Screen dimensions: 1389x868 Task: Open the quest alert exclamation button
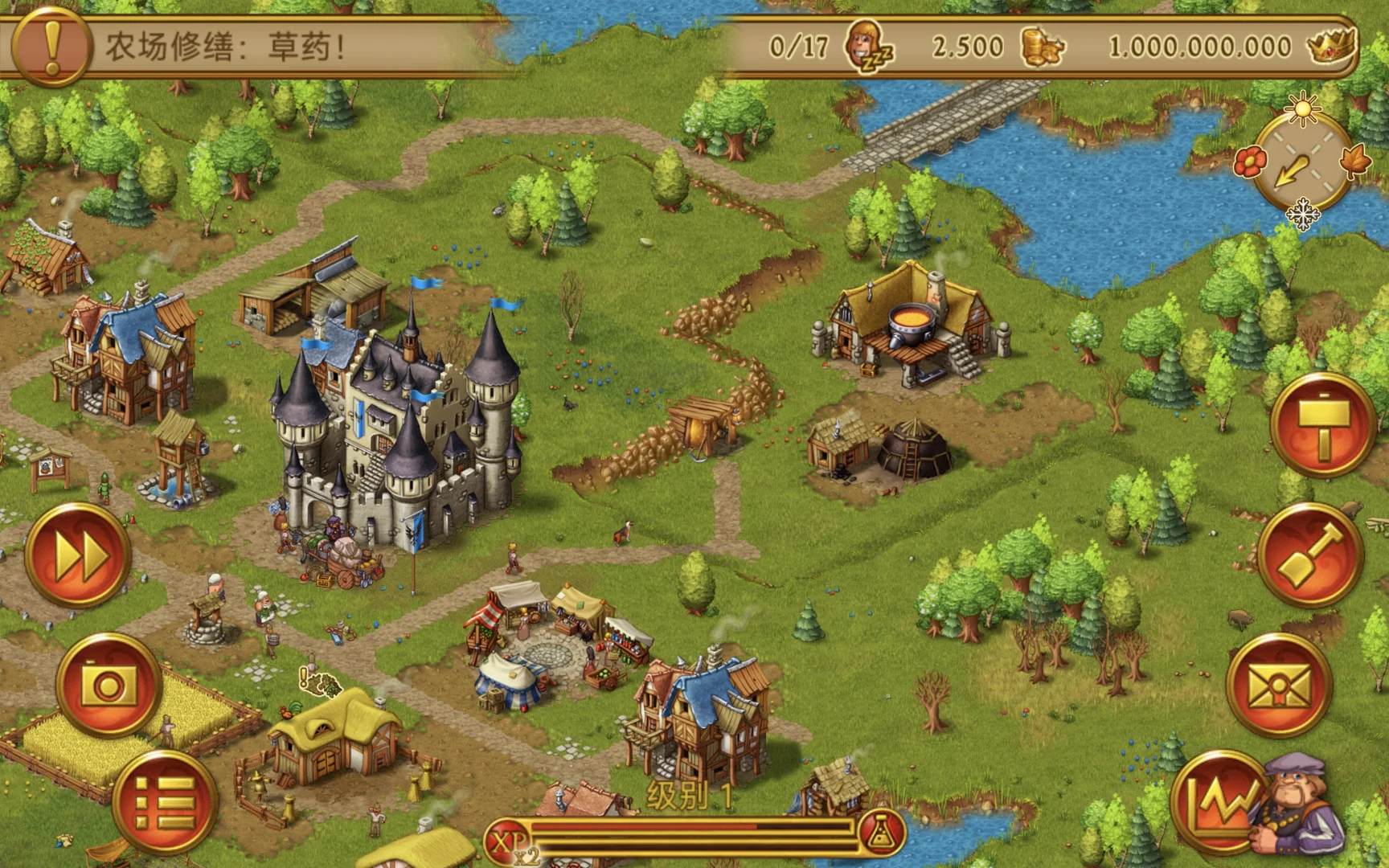[50, 47]
